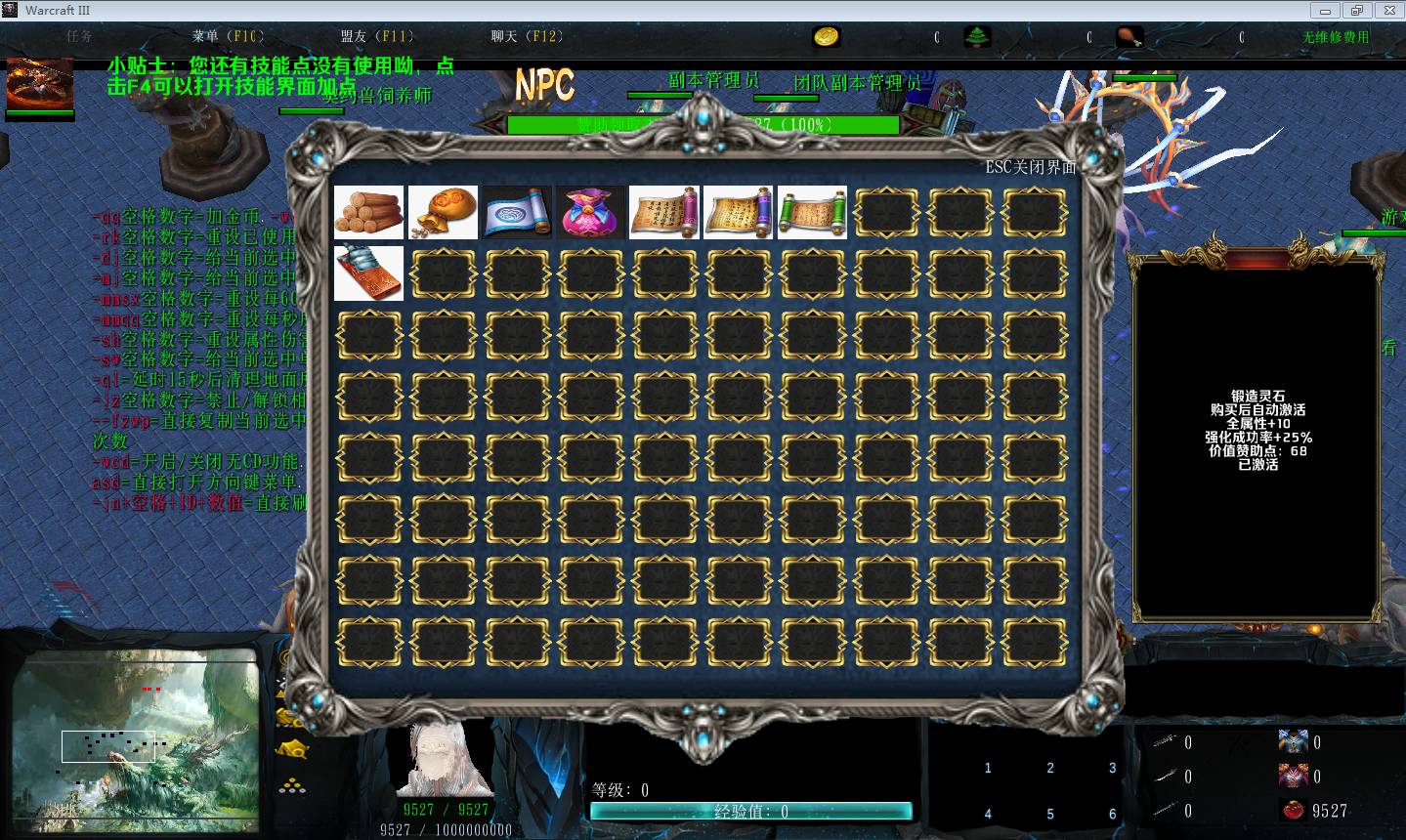The height and width of the screenshot is (840, 1406).
Task: Select the scroll with the magenta roller
Action: [664, 212]
